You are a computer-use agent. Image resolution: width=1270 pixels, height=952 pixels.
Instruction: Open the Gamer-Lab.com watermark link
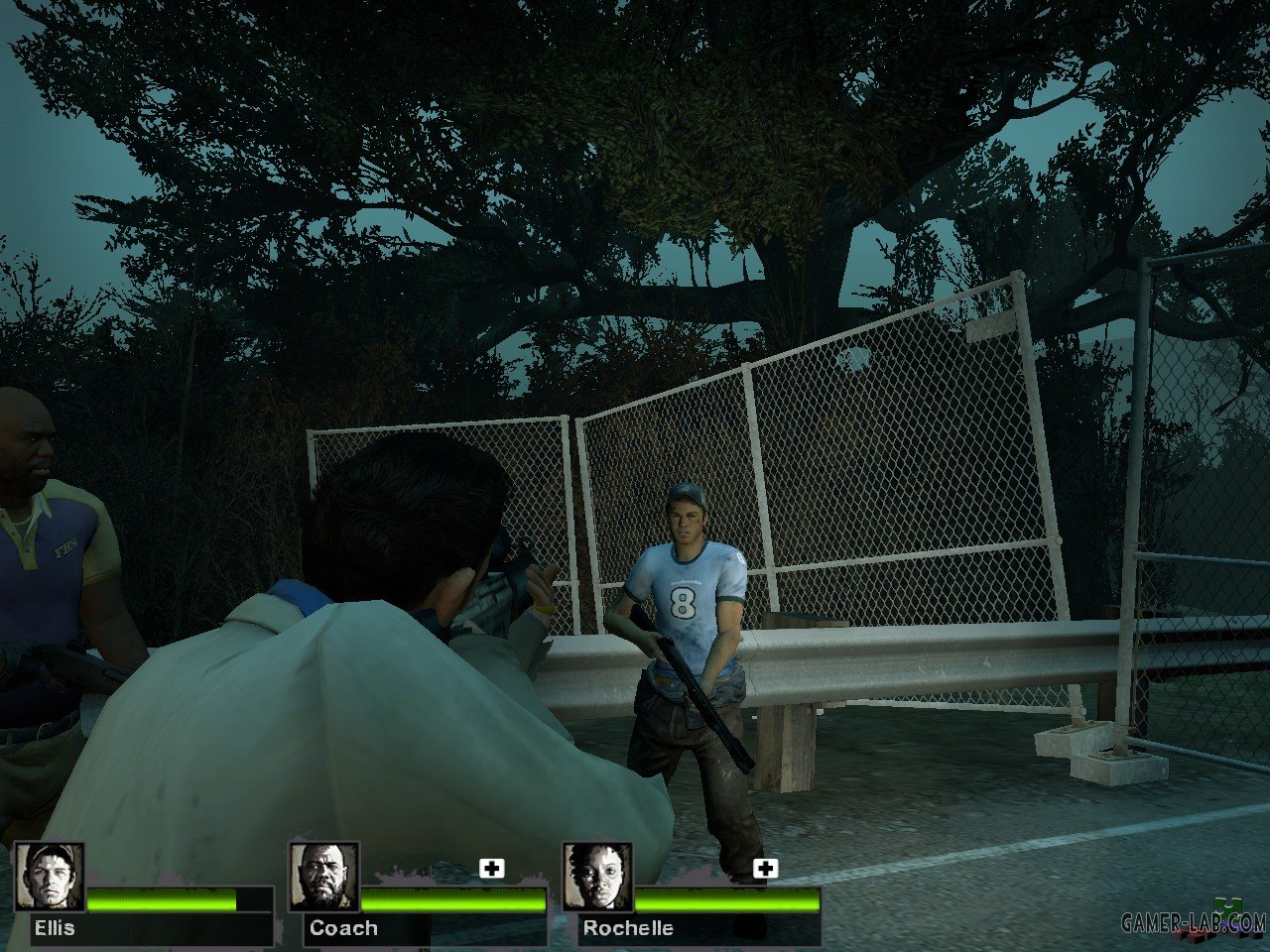click(1194, 922)
